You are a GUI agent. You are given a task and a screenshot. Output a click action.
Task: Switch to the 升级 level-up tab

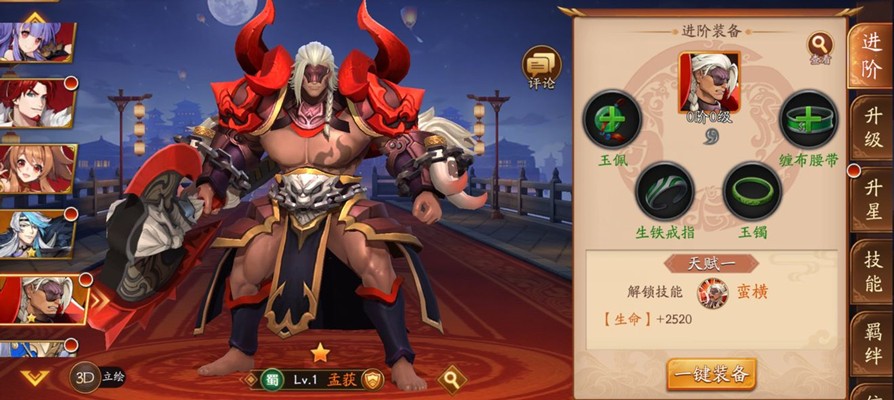[872, 127]
